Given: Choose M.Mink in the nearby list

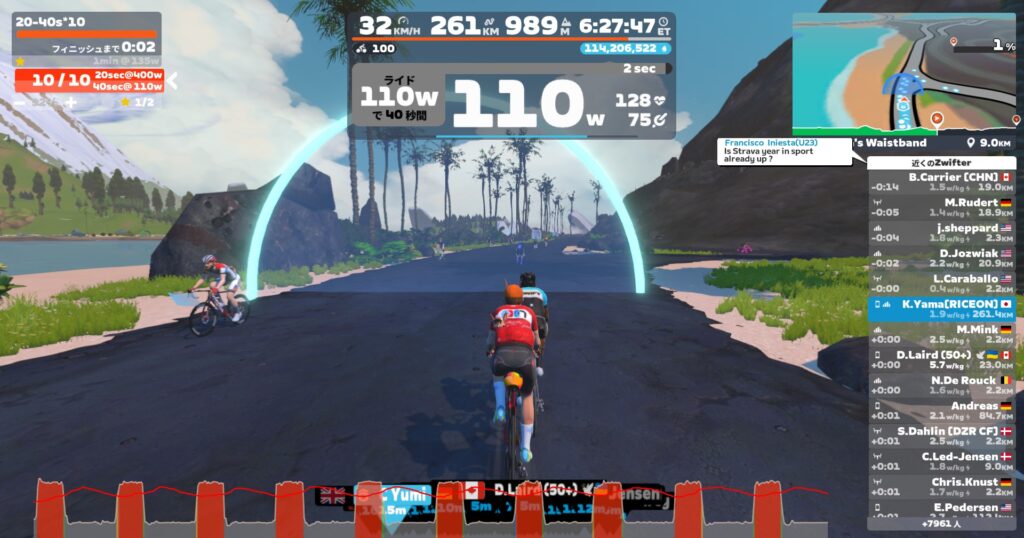Looking at the screenshot, I should tap(941, 334).
